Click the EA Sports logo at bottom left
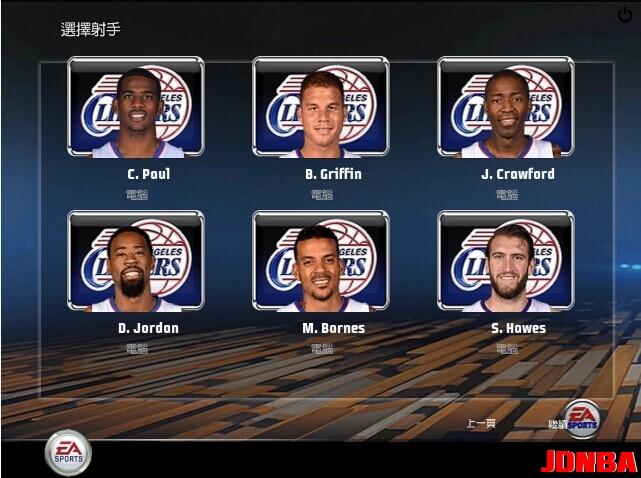Viewport: 641px width, 478px height. tap(68, 453)
